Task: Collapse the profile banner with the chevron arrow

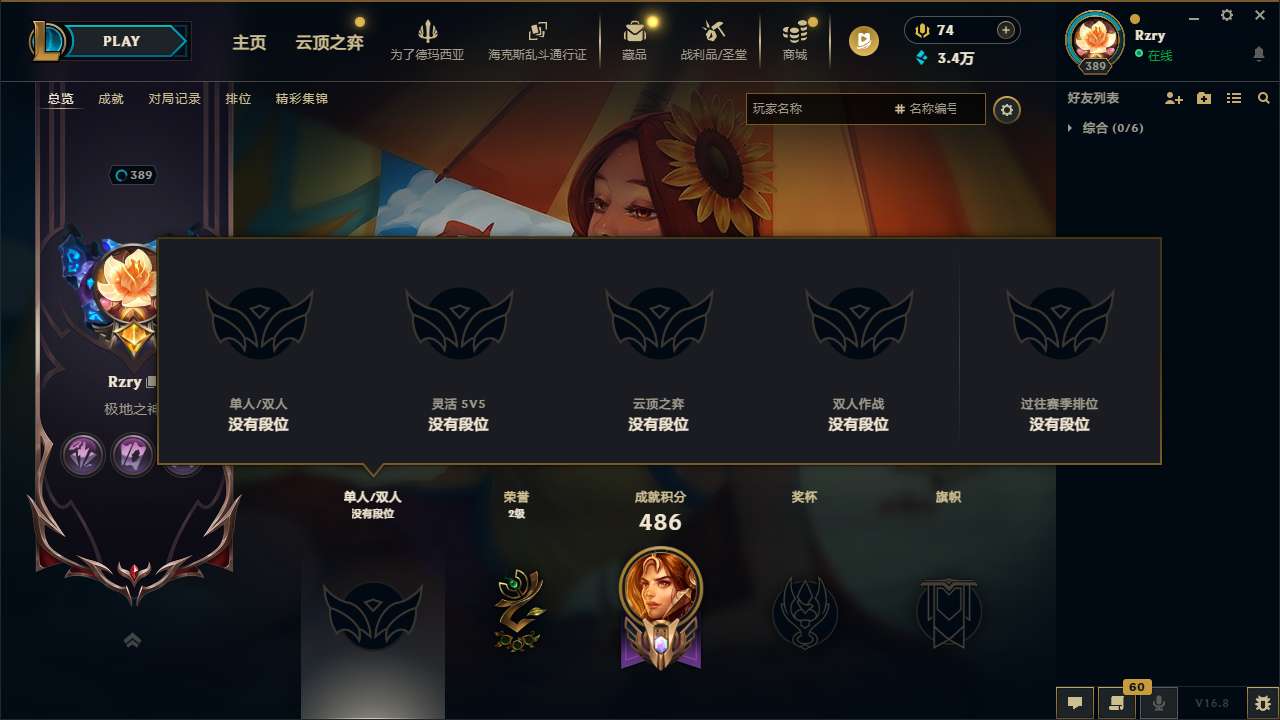Action: 132,639
